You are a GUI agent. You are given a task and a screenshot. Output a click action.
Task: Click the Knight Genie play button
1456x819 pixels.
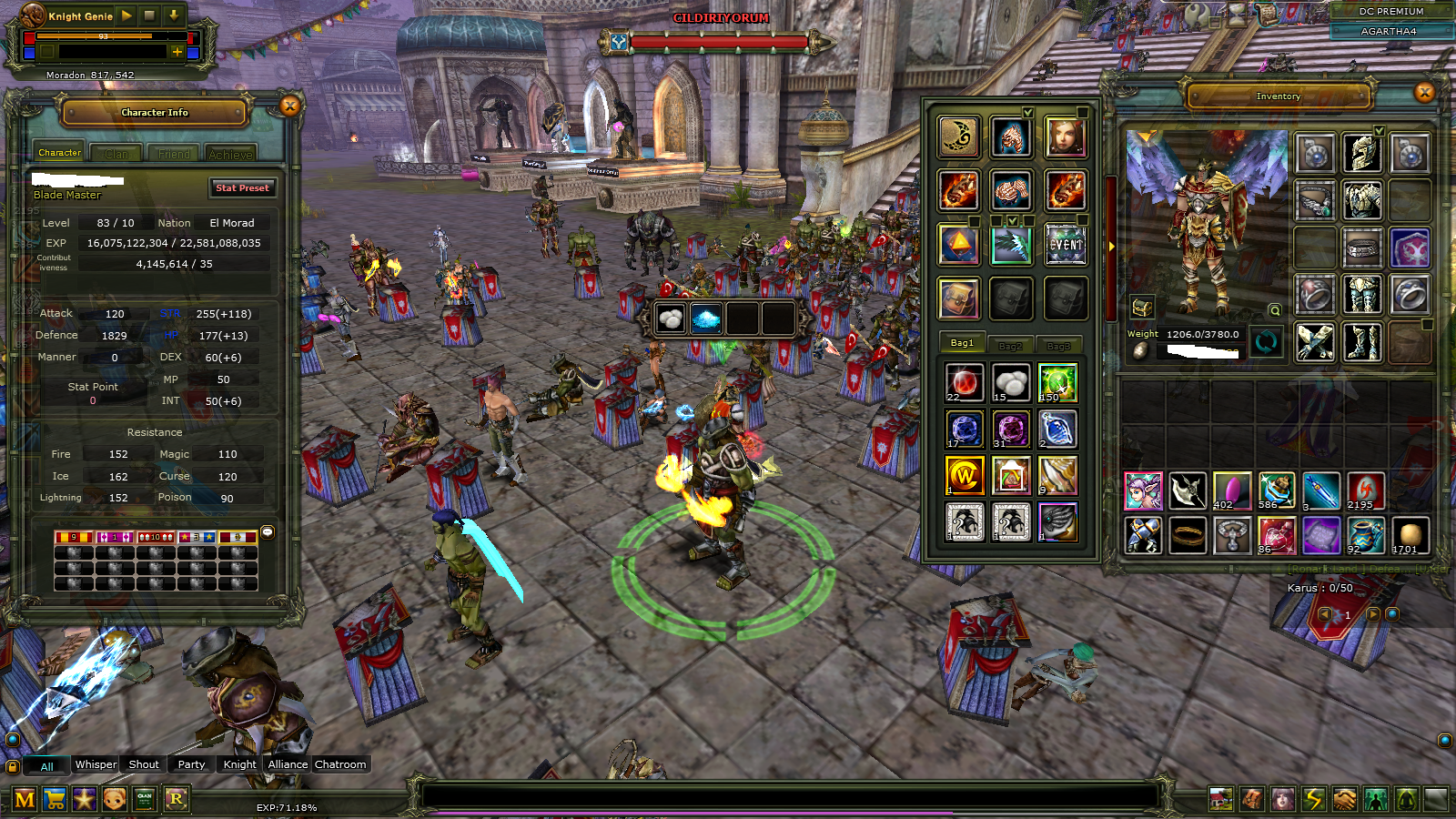[x=126, y=15]
